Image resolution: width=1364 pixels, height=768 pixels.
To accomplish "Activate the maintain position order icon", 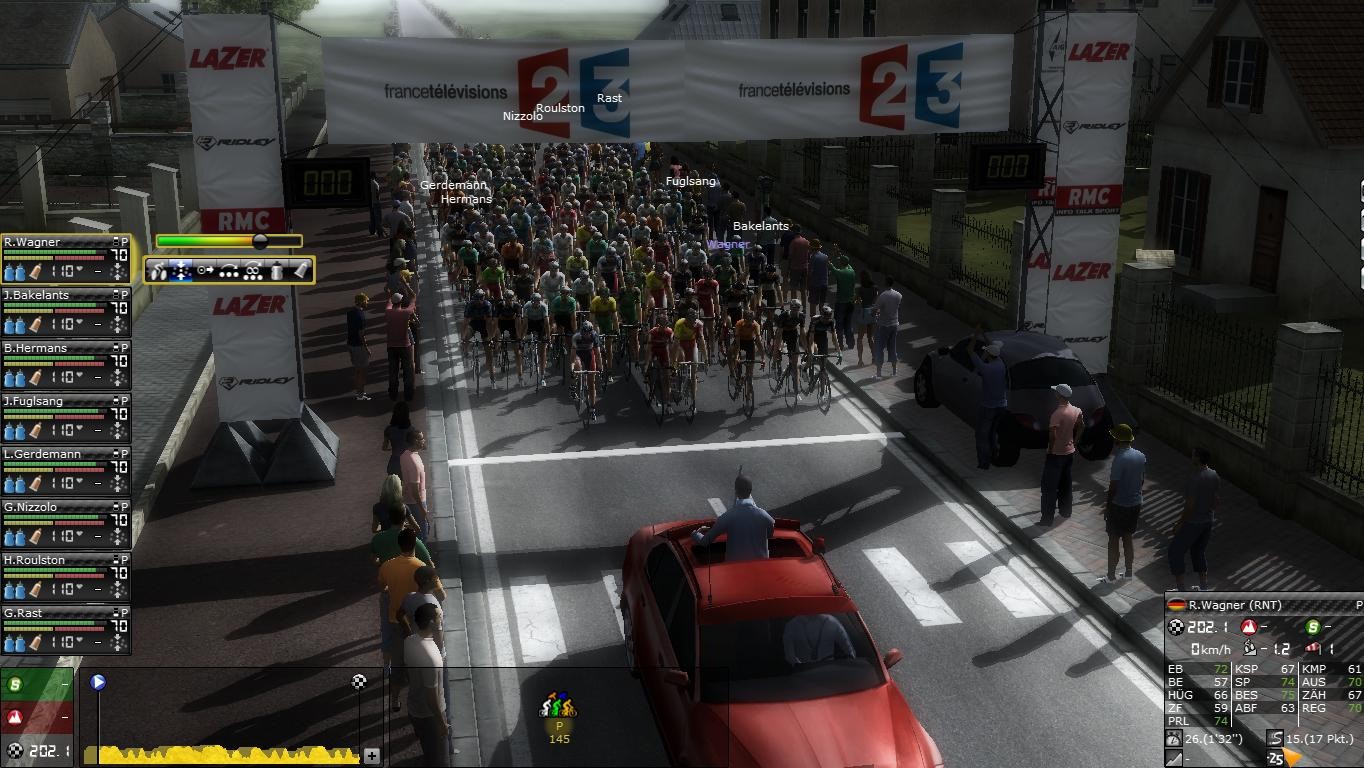I will (x=182, y=270).
